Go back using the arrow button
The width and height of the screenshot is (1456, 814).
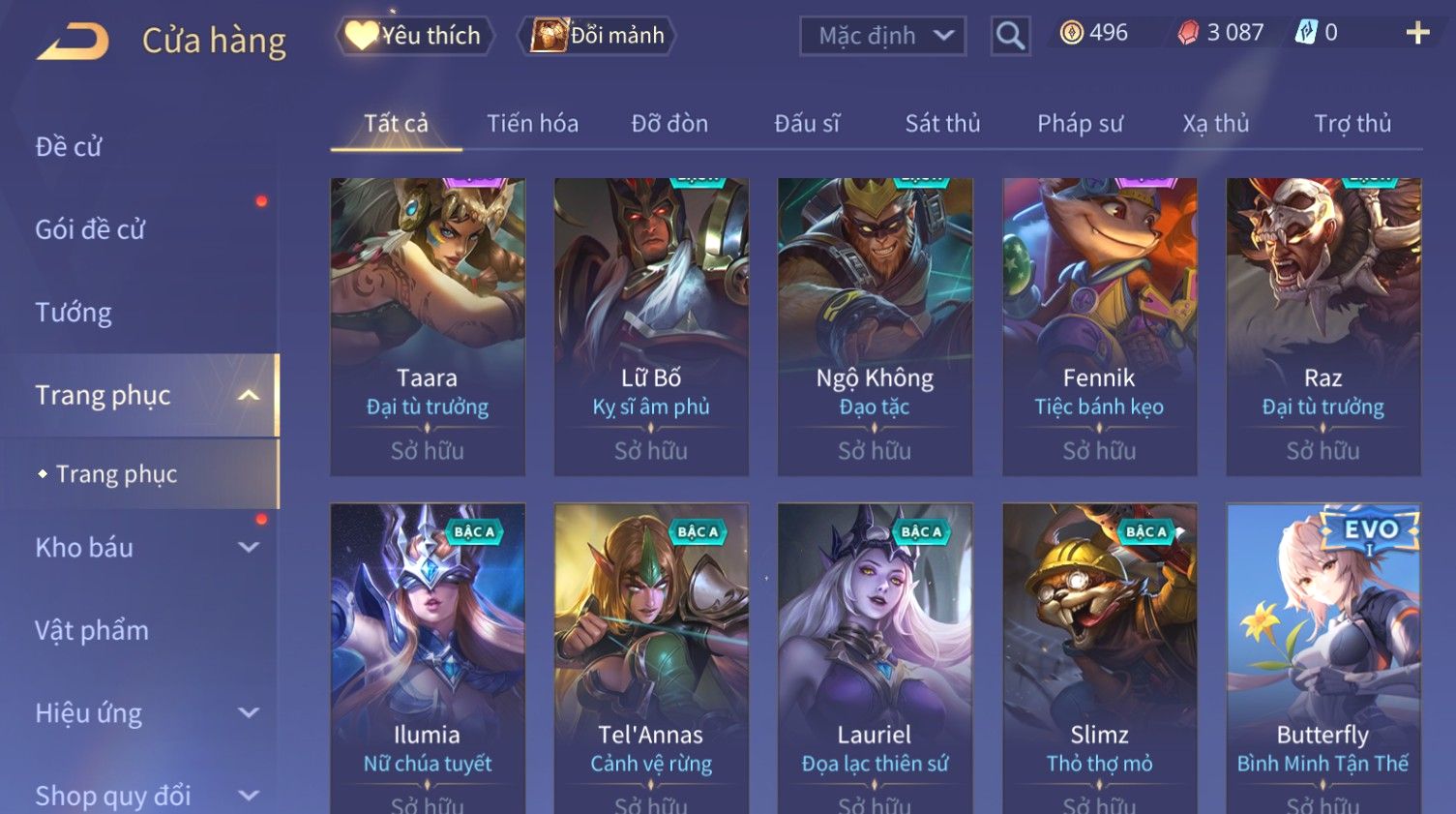coord(74,42)
